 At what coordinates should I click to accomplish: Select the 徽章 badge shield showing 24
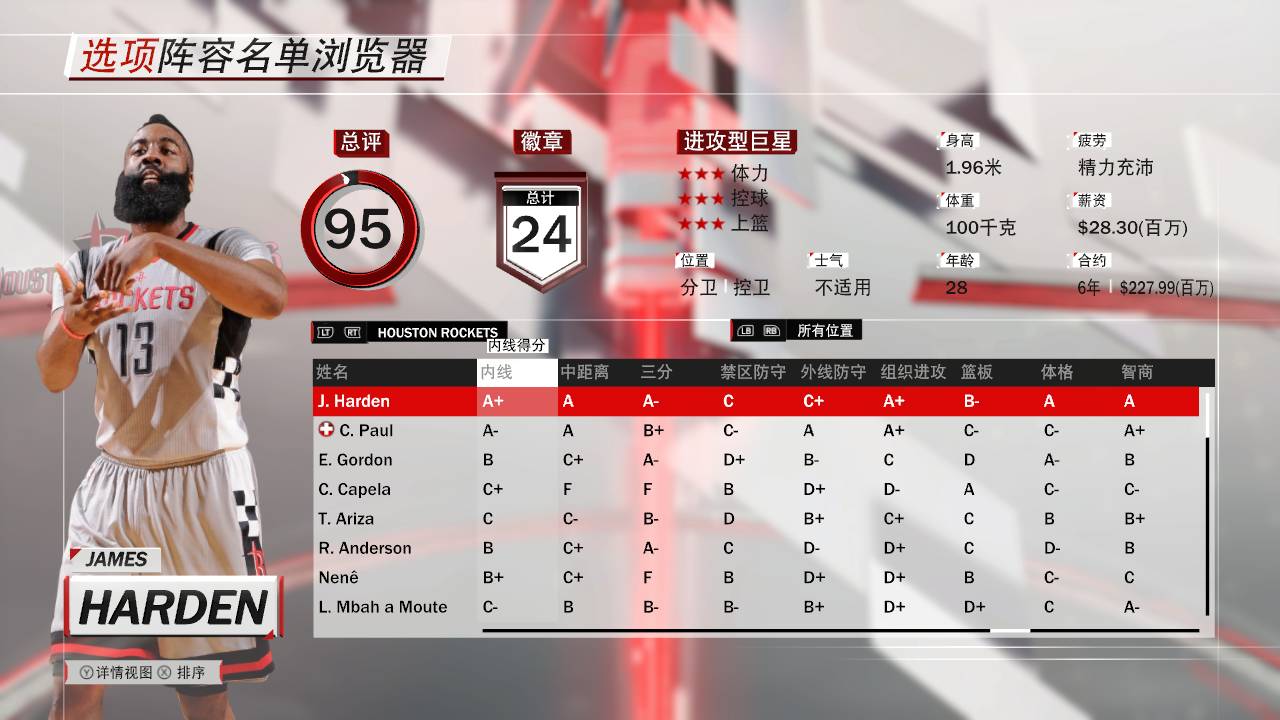[x=540, y=225]
